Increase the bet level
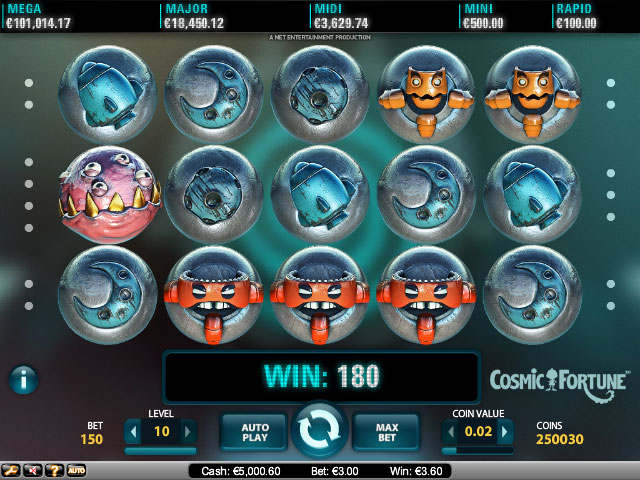640x480 pixels. click(x=188, y=432)
